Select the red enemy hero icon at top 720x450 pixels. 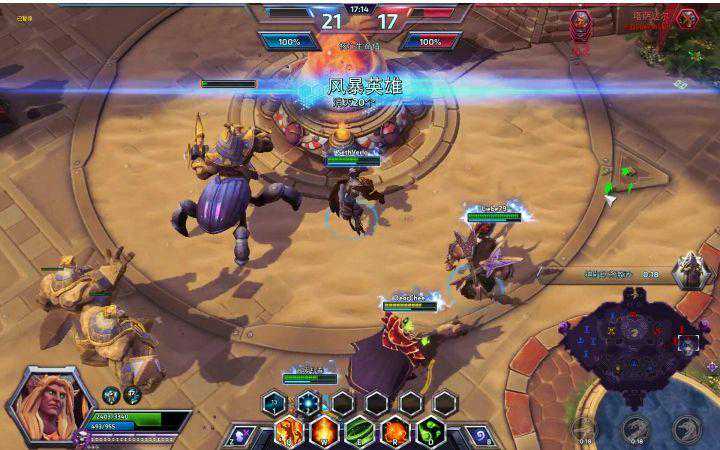[580, 22]
